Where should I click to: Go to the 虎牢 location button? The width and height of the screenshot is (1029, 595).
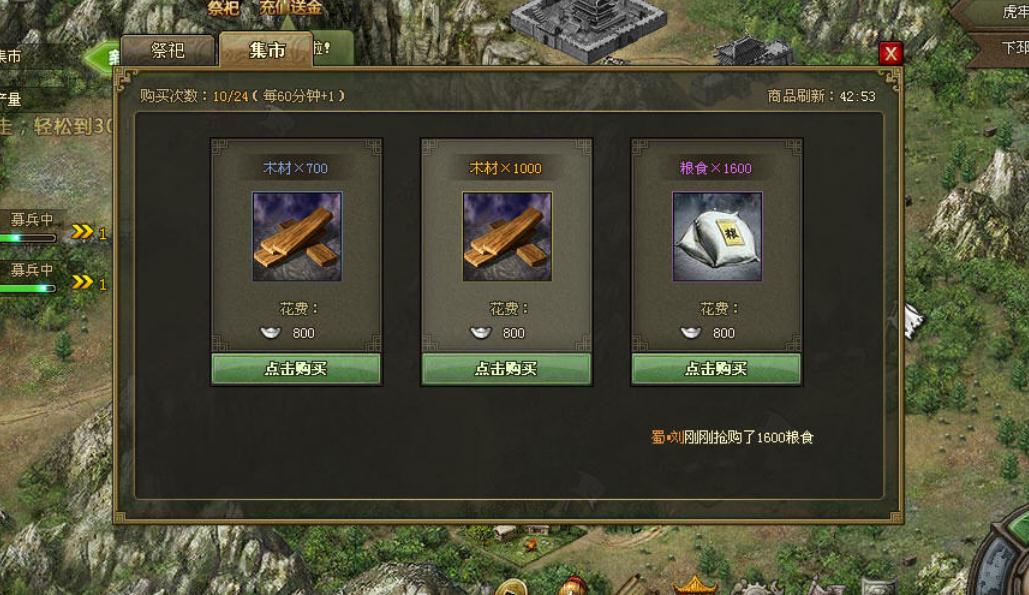pos(1010,13)
